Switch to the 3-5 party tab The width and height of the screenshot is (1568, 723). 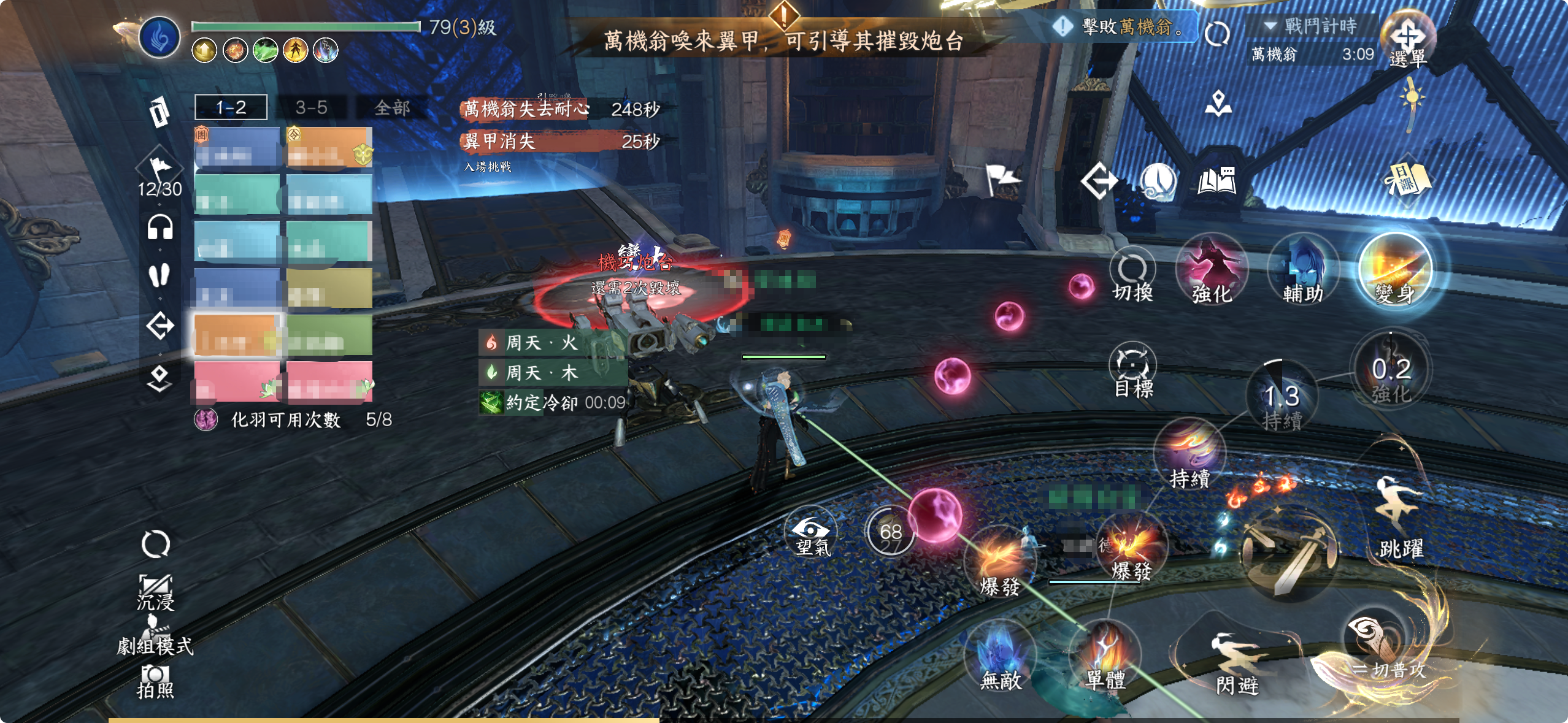coord(311,108)
